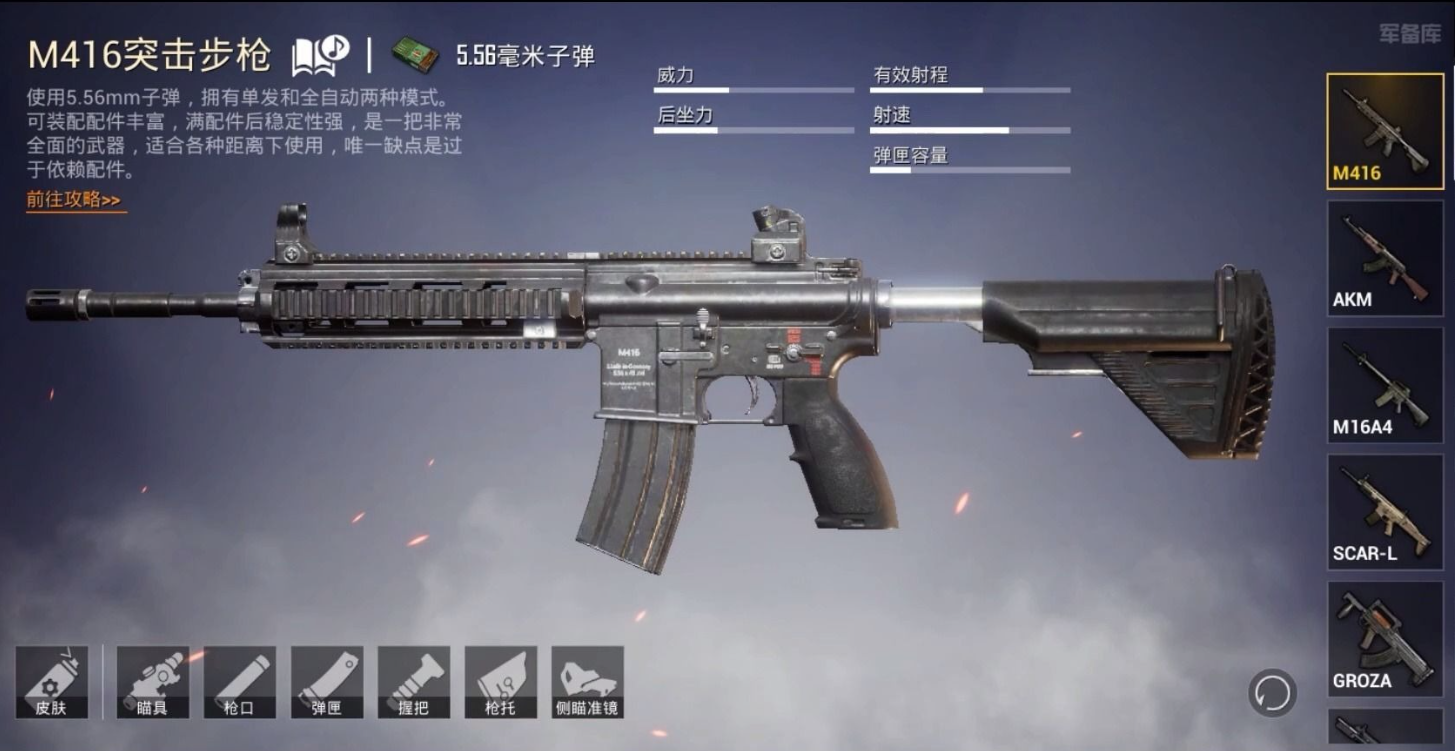The width and height of the screenshot is (1455, 751).
Task: Click the circular rotate arrow button
Action: [1272, 691]
